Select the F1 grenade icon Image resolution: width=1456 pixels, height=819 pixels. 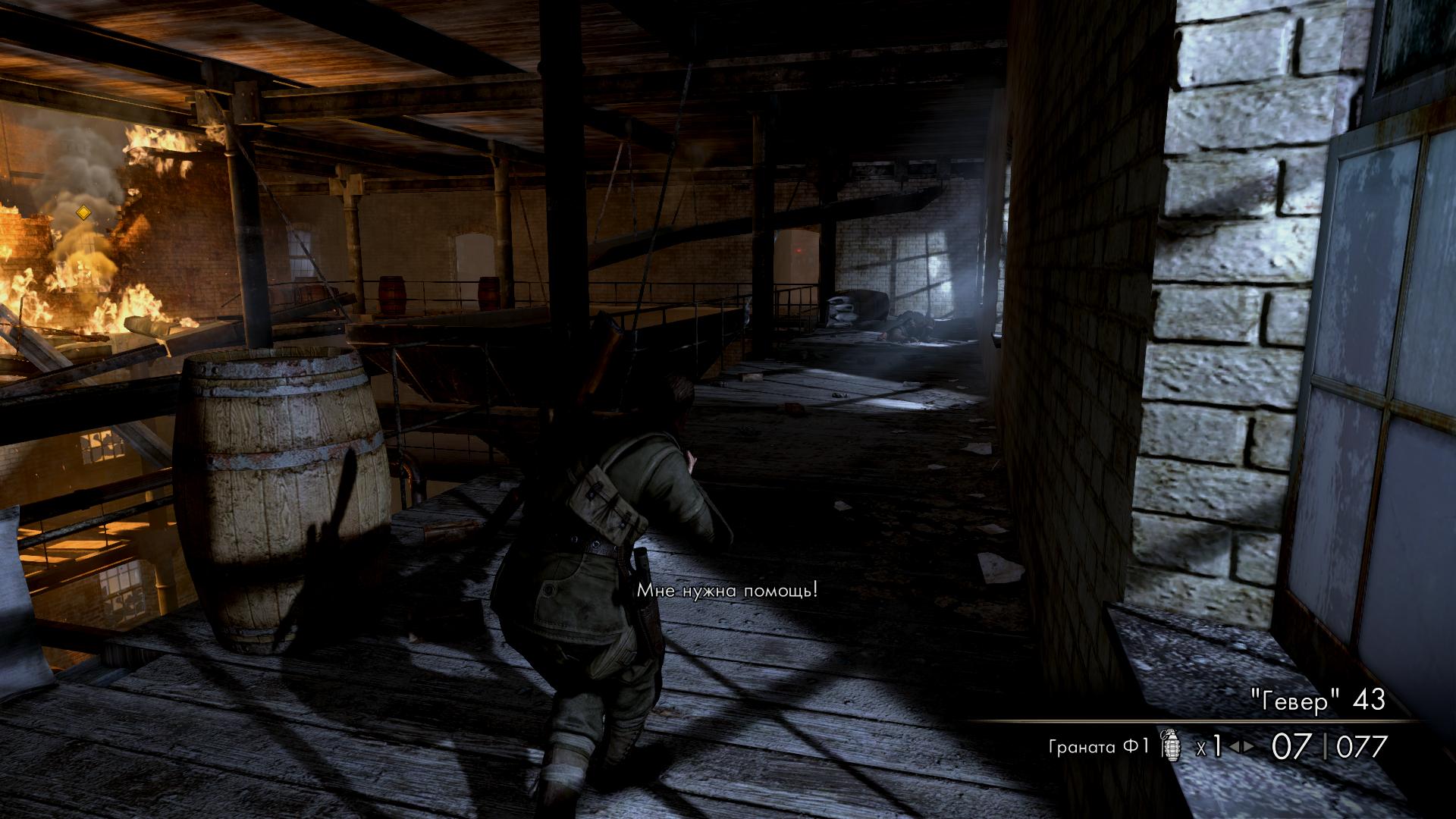click(x=1172, y=748)
